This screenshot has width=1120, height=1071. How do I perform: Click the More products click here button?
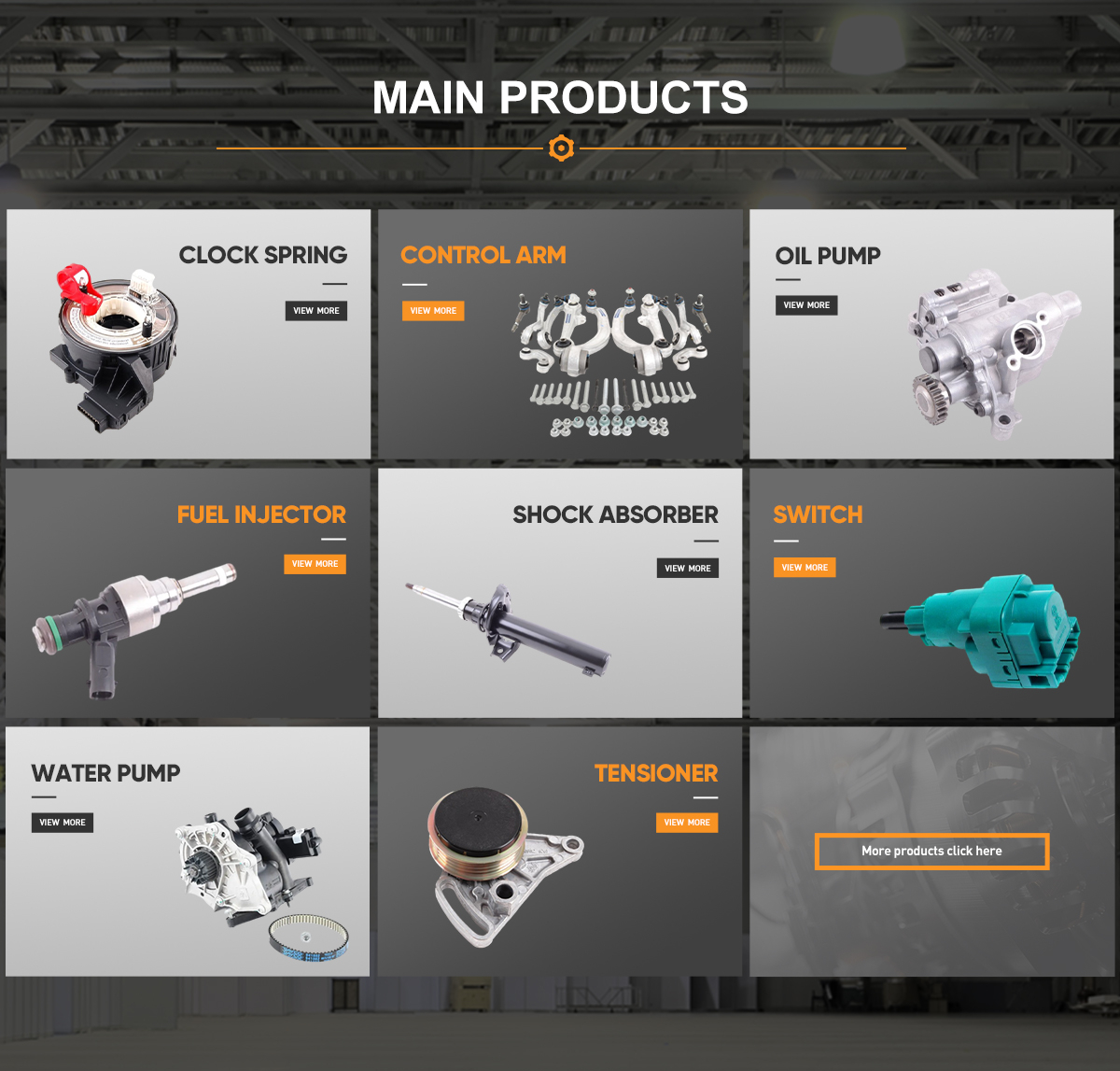point(931,852)
